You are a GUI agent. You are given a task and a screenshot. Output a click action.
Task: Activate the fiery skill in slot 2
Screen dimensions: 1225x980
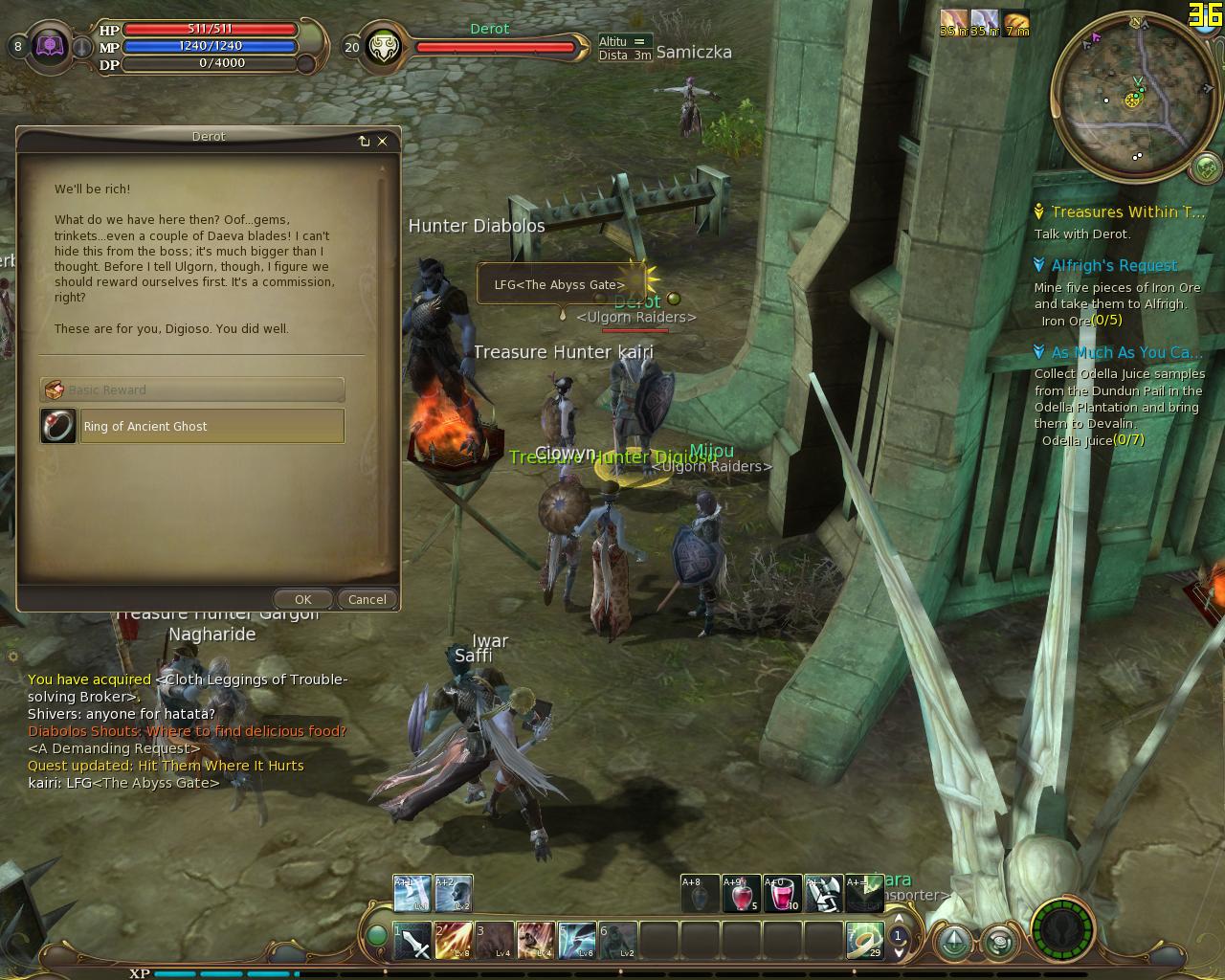pos(454,942)
